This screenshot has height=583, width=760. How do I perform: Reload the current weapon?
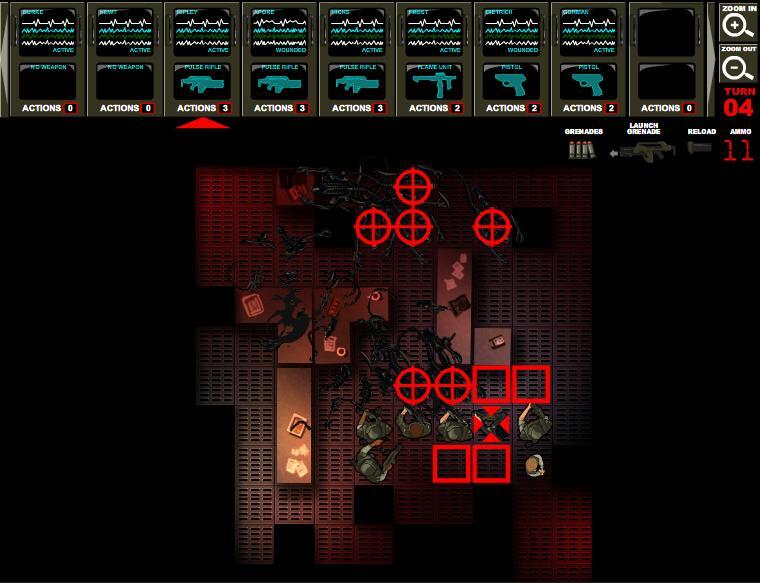pos(701,148)
